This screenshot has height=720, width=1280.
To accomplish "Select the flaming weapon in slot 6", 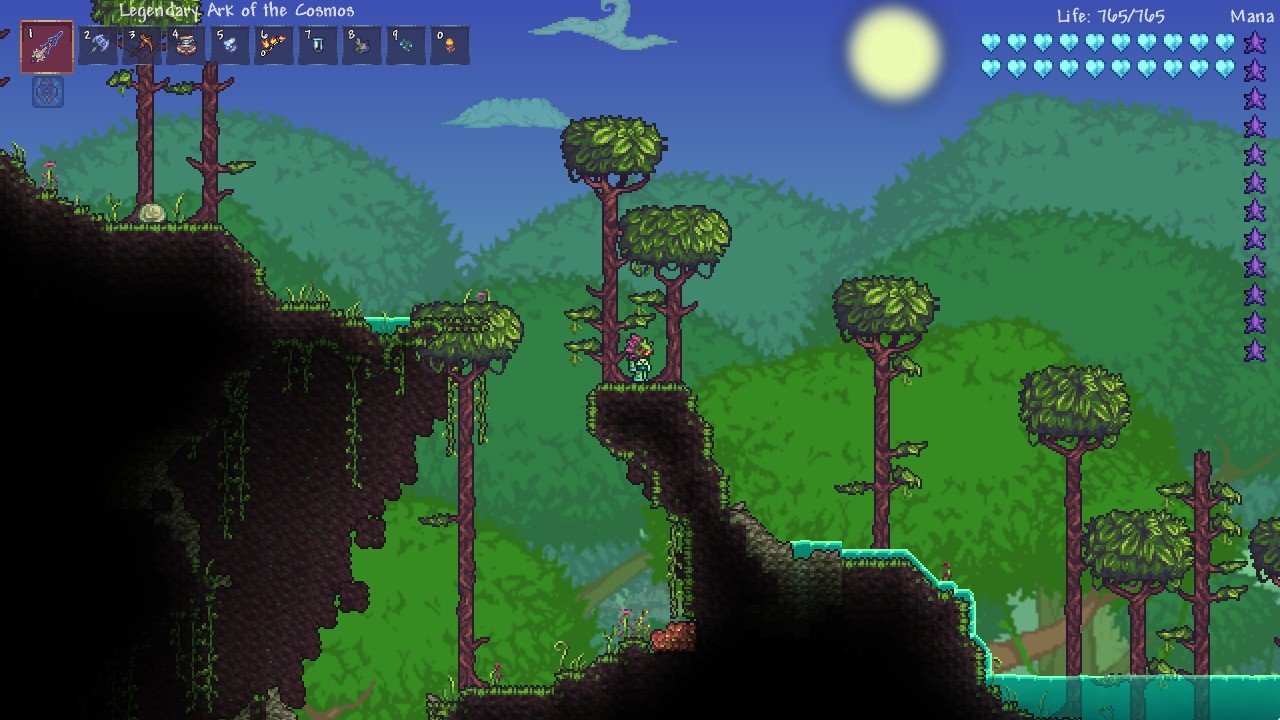I will pyautogui.click(x=274, y=46).
